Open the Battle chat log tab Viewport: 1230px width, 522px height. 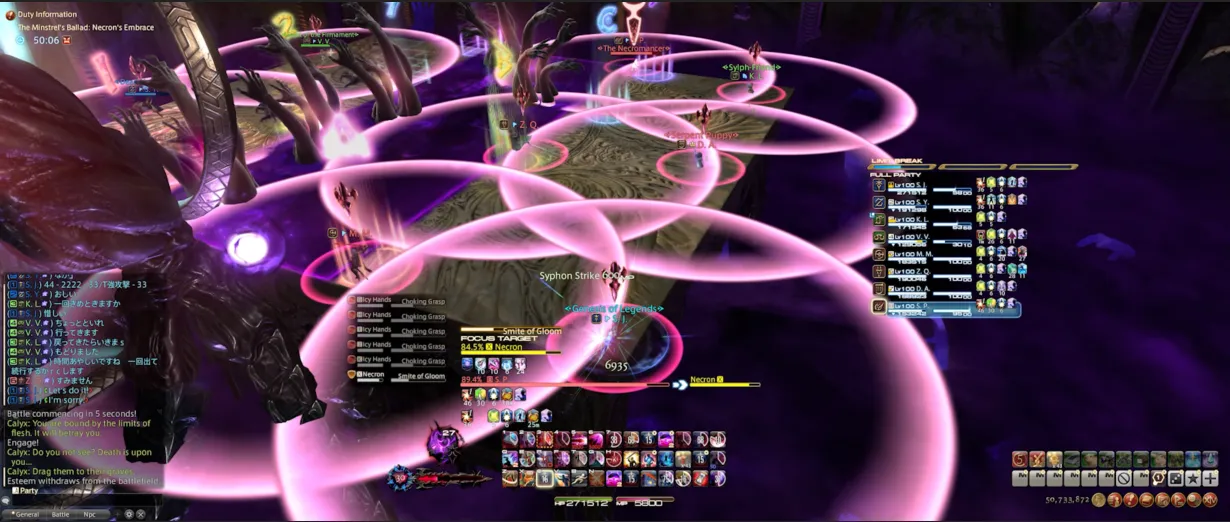click(x=60, y=514)
